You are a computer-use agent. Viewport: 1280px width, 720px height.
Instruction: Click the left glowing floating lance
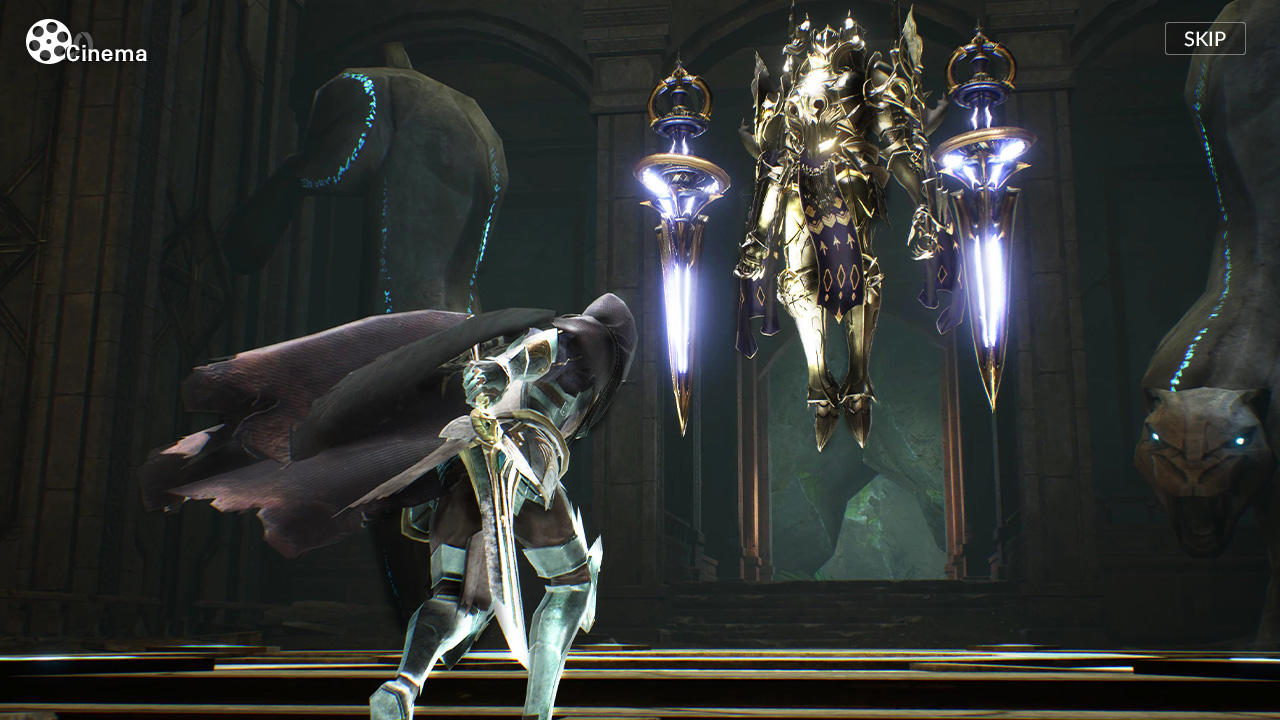point(685,250)
